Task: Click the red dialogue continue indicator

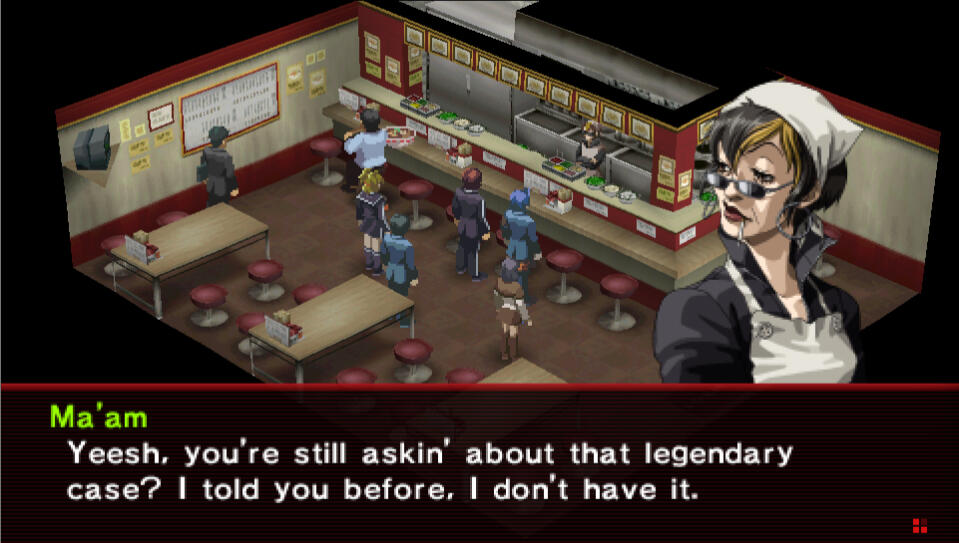Action: (919, 525)
